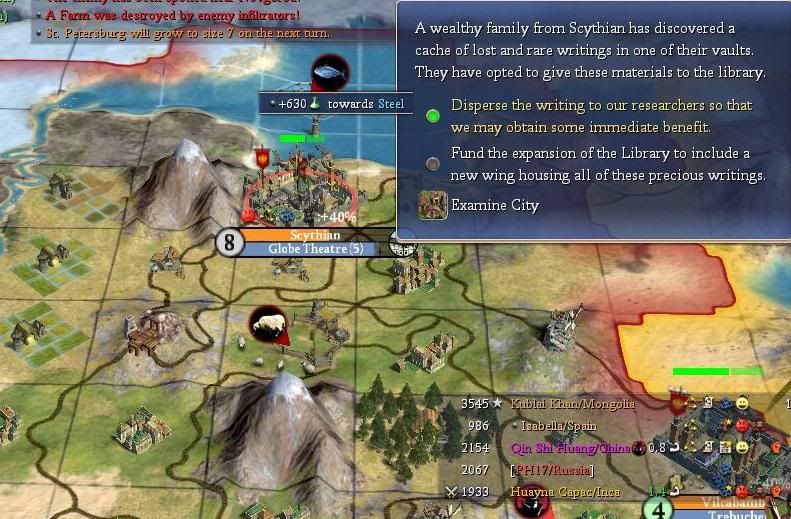Open the Scythian city name bar
This screenshot has width=791, height=519.
[314, 235]
